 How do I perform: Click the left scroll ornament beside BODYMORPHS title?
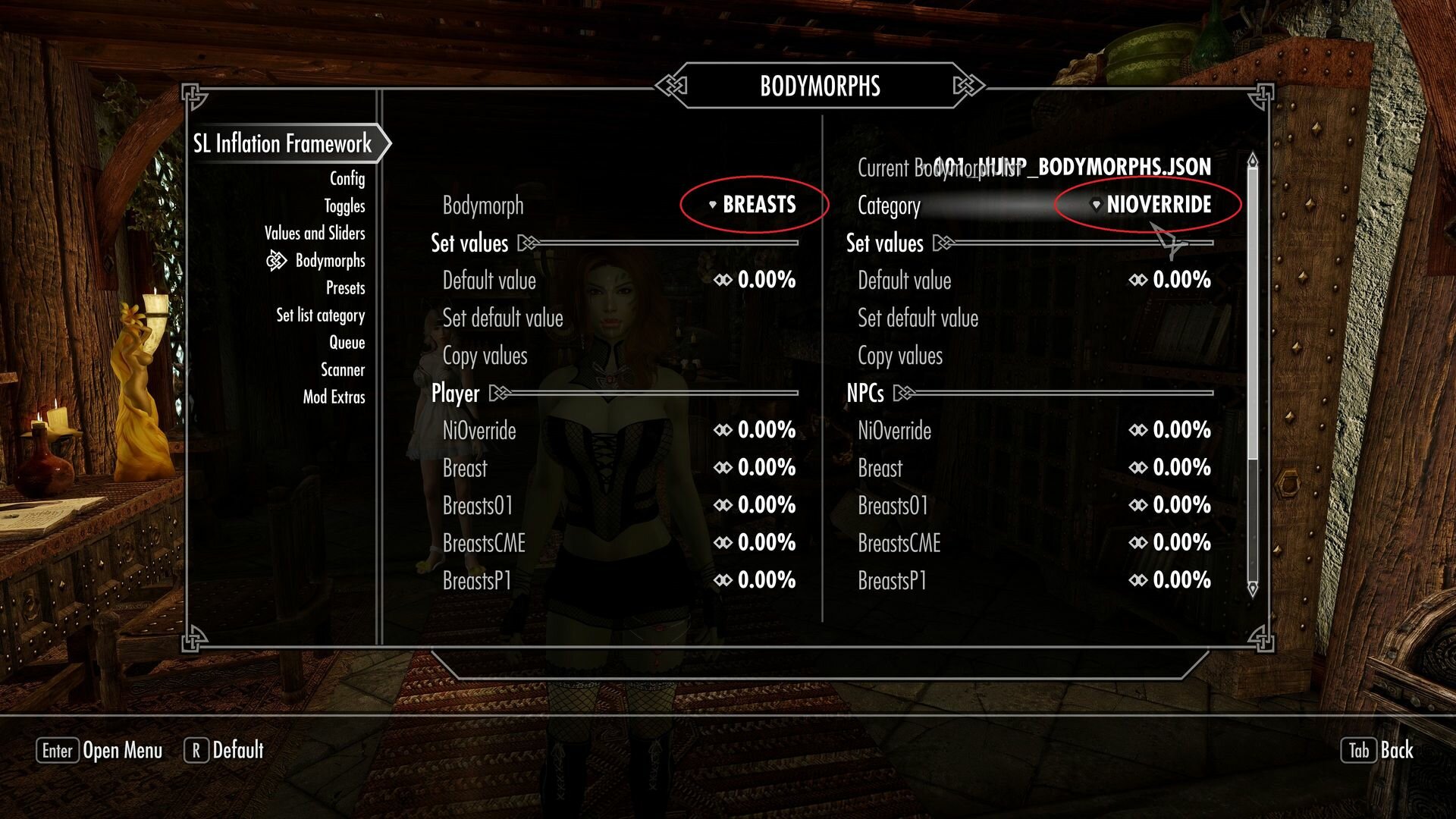(670, 86)
